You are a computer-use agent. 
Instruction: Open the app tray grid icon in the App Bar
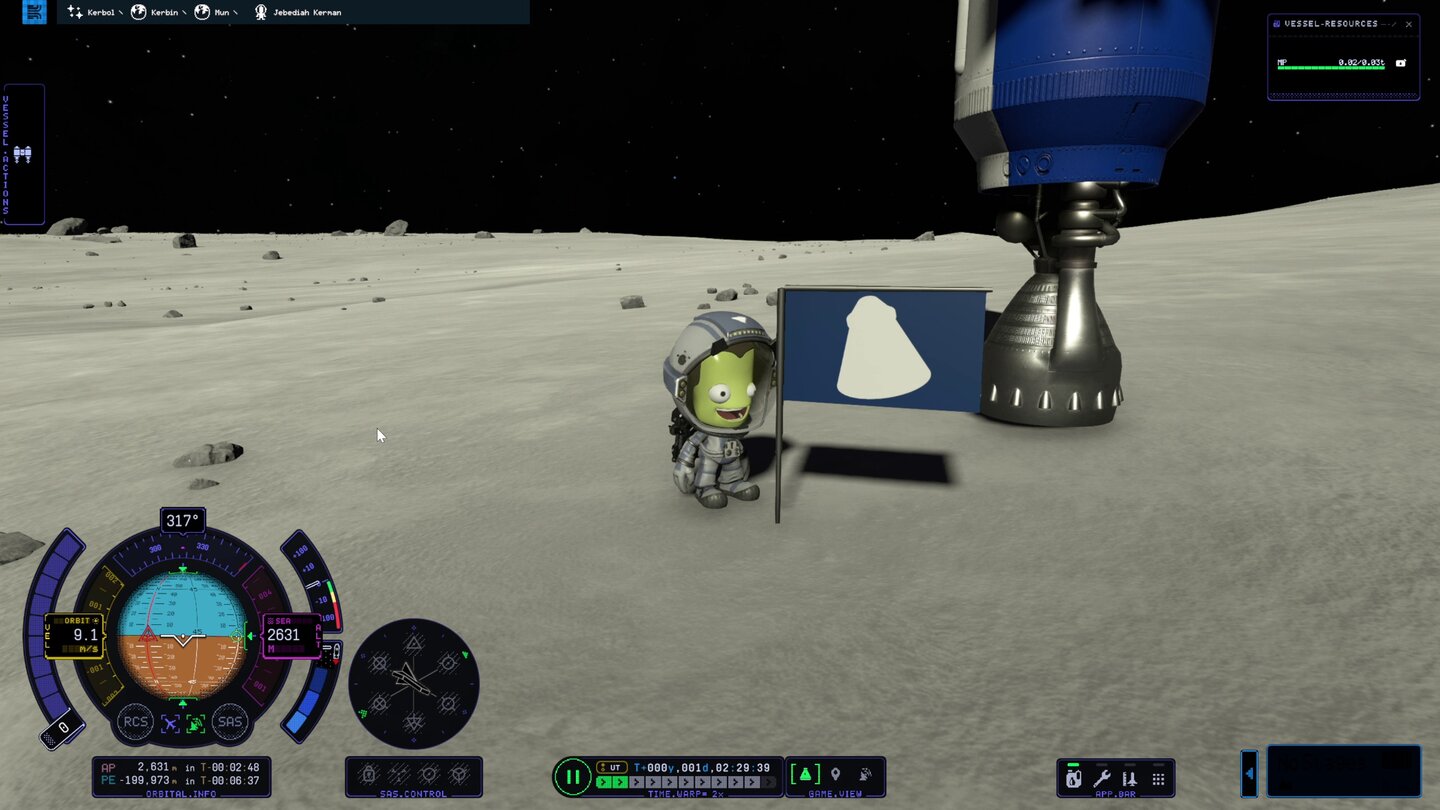(x=1158, y=778)
